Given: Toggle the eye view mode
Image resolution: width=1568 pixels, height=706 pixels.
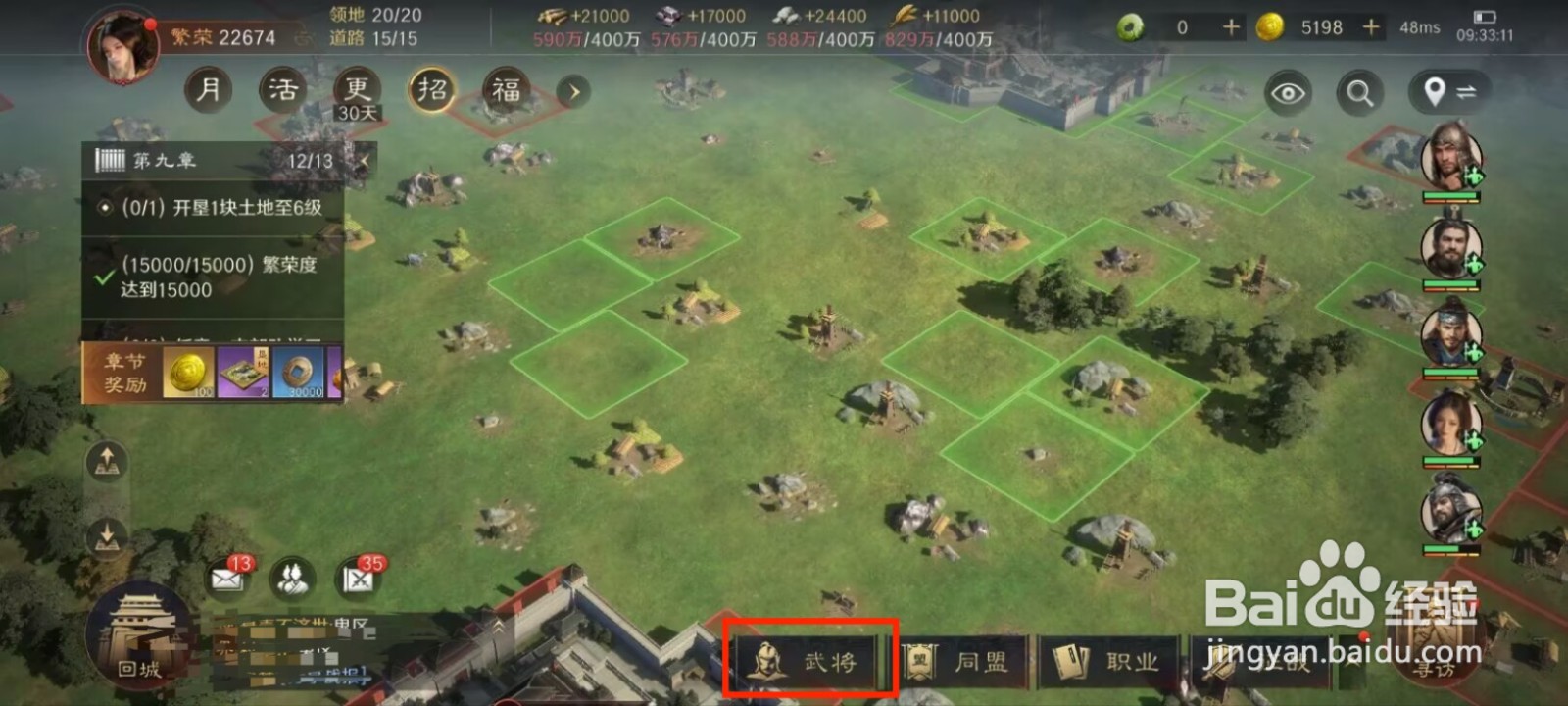Looking at the screenshot, I should point(1289,93).
